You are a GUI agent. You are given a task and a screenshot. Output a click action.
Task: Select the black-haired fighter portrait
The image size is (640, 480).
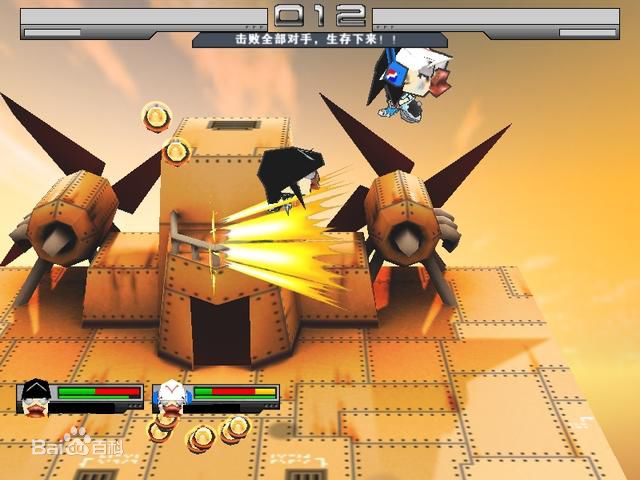tap(36, 397)
